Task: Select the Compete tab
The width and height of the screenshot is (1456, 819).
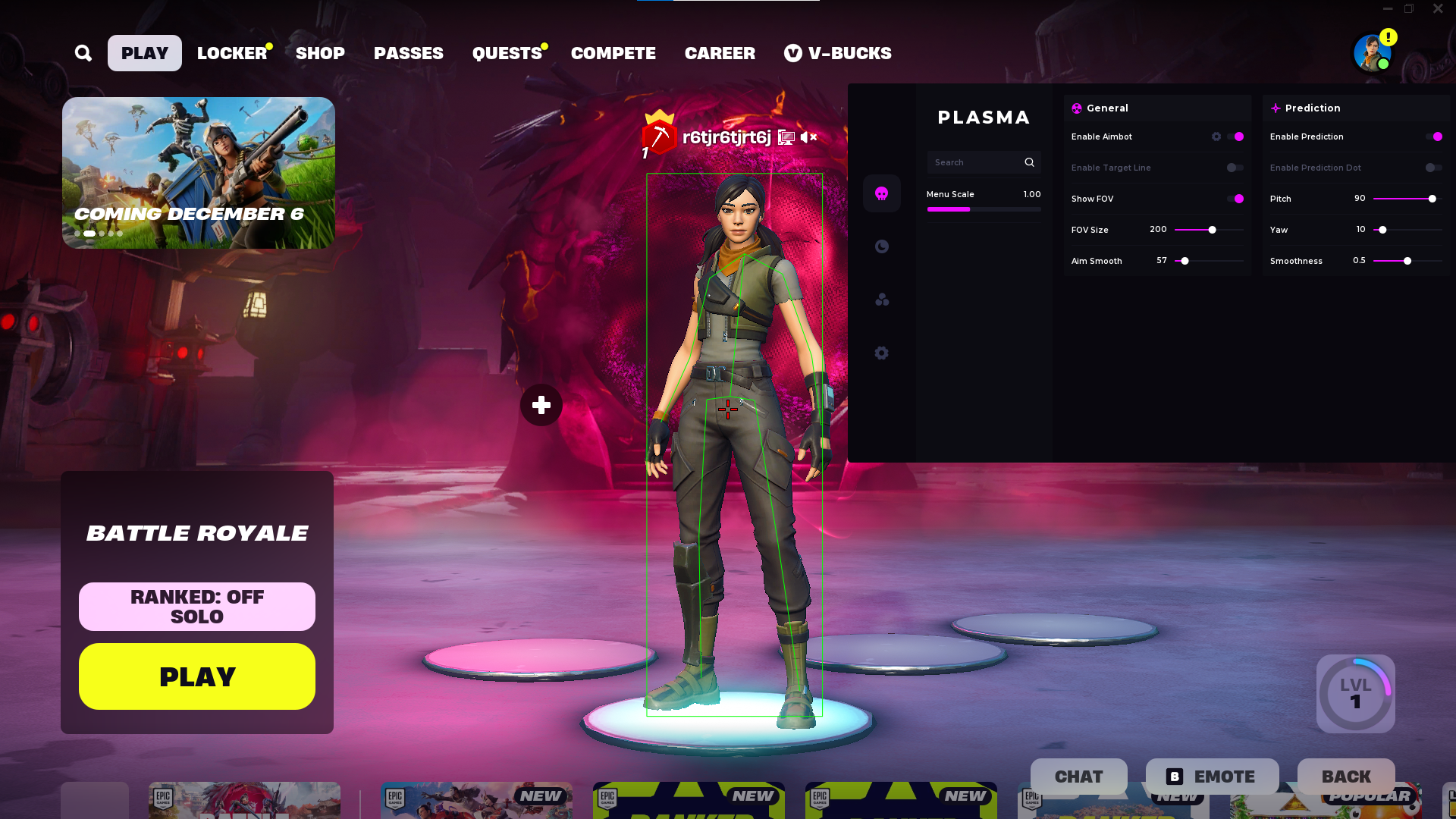Action: click(613, 53)
